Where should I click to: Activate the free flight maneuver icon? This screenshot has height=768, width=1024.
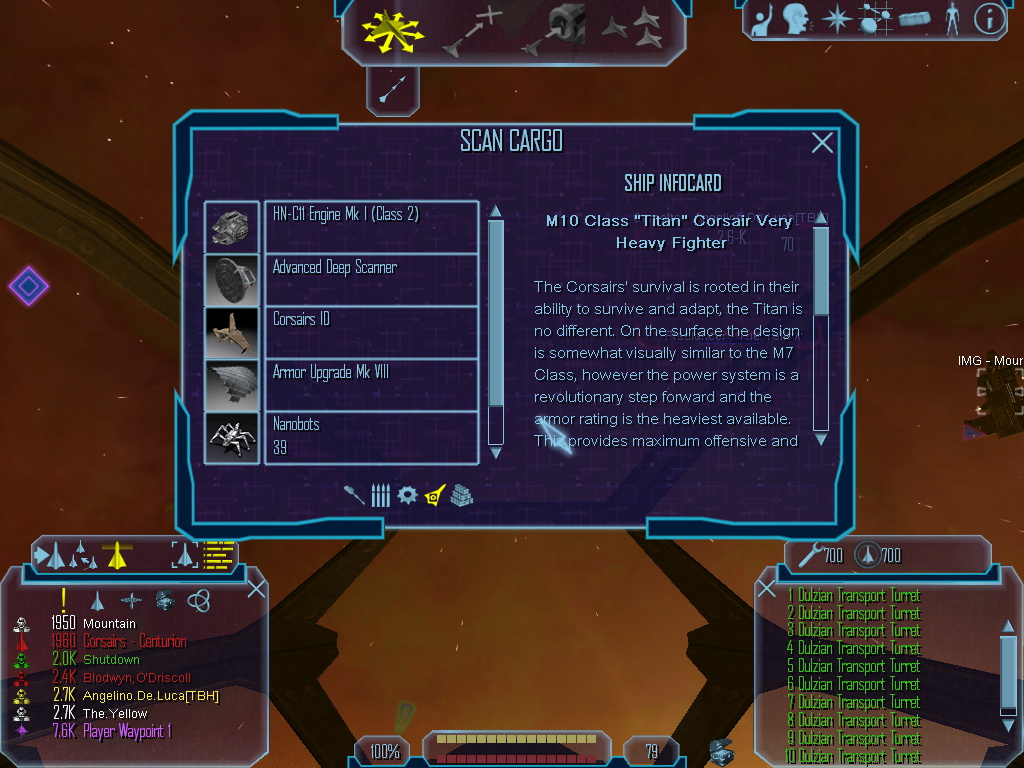[394, 32]
